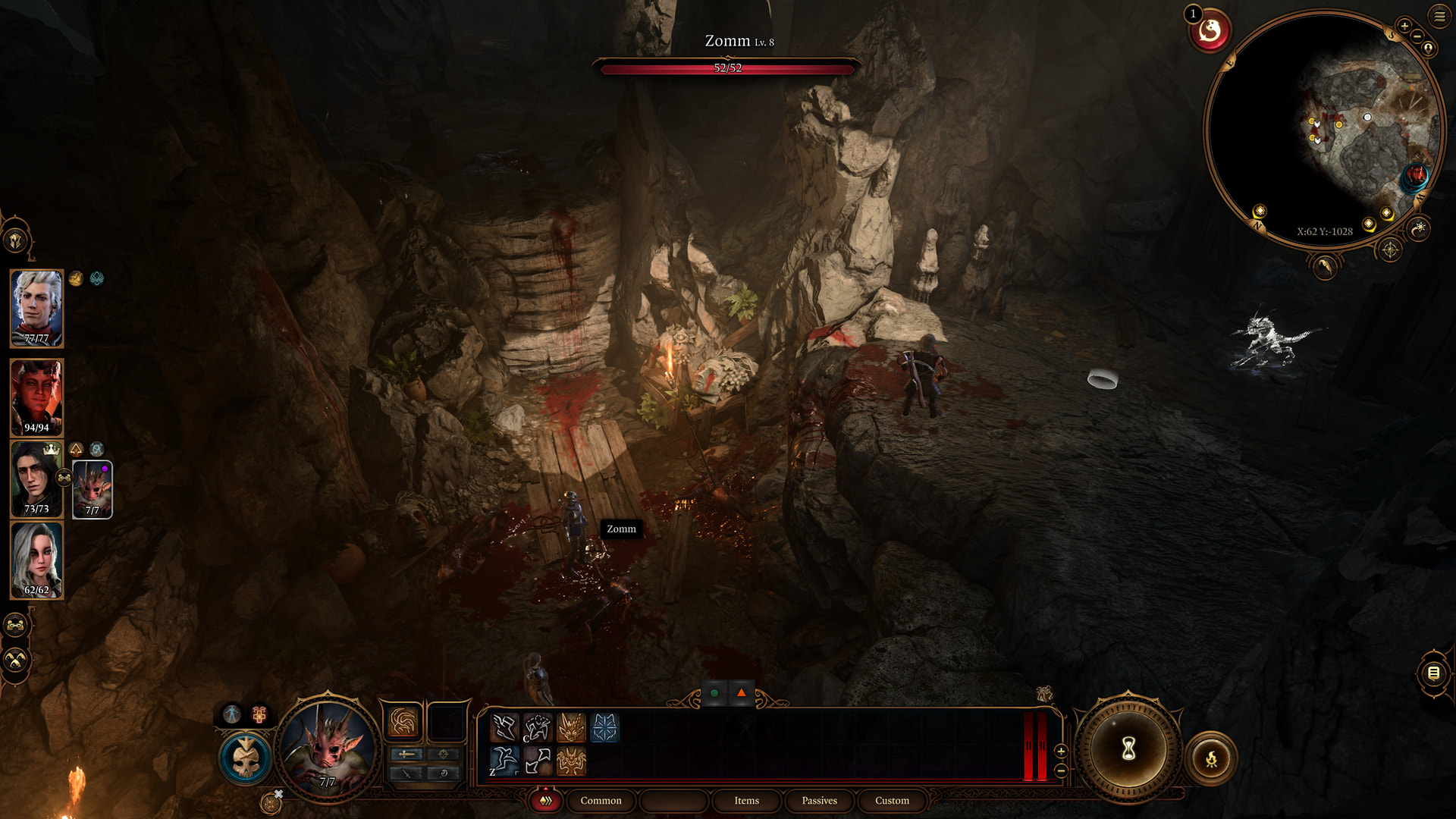Open the main menu hamburger icon
1456x819 pixels.
click(1439, 16)
